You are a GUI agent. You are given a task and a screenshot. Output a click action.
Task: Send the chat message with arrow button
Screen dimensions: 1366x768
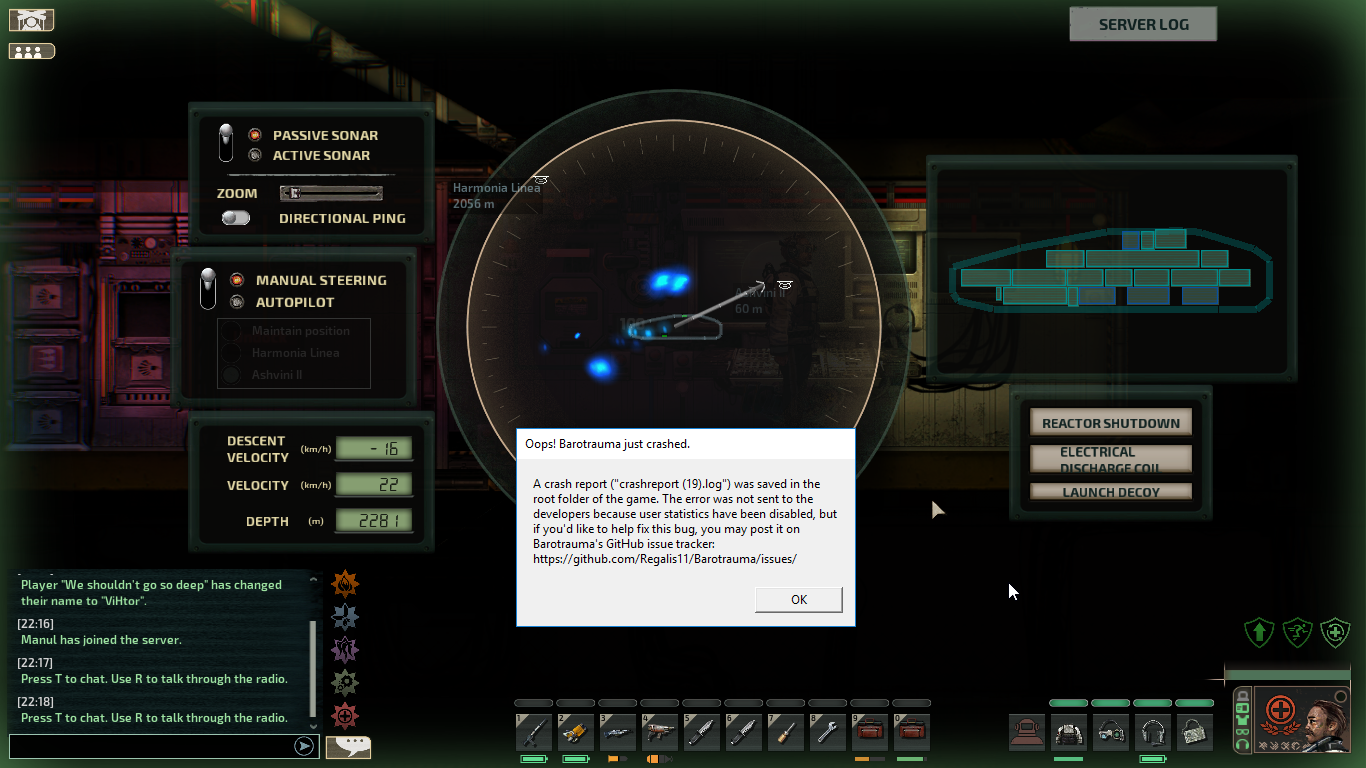[x=304, y=746]
